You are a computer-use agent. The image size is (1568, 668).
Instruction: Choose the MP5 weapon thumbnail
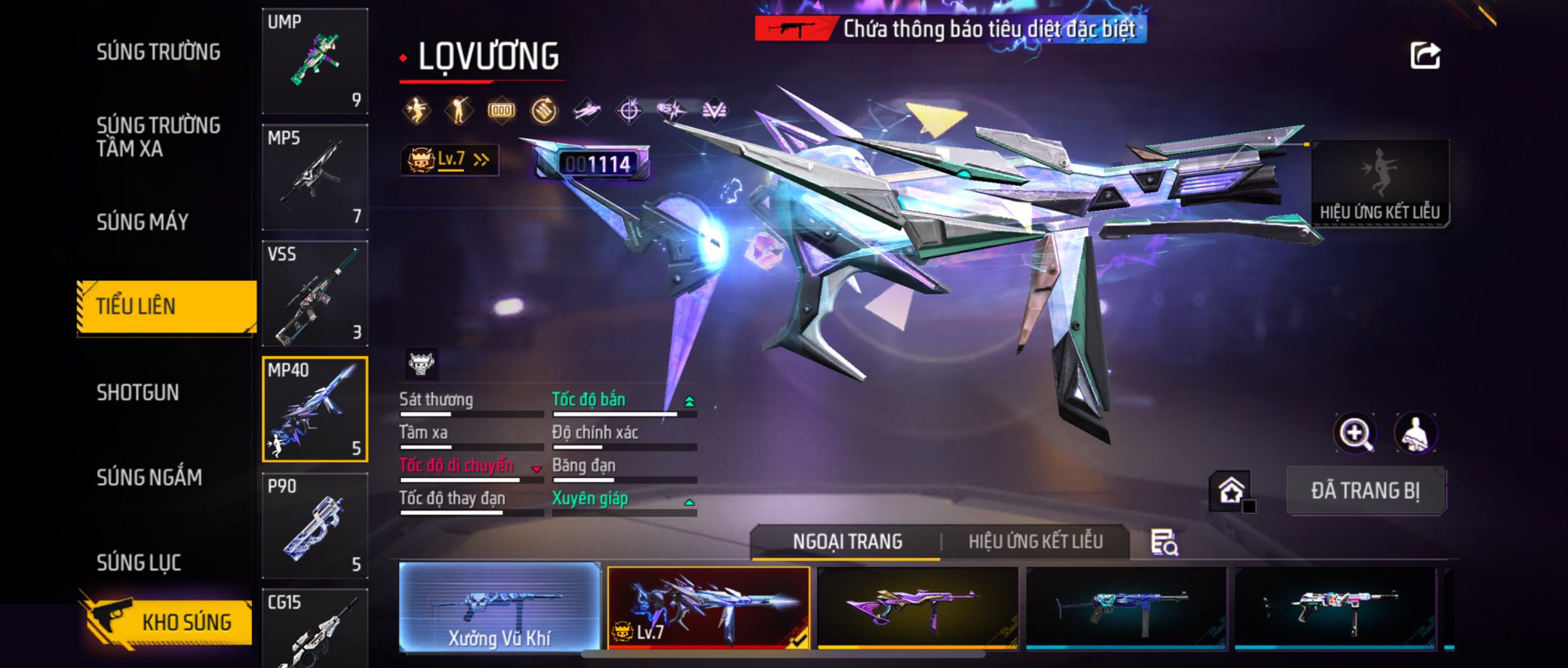[315, 177]
